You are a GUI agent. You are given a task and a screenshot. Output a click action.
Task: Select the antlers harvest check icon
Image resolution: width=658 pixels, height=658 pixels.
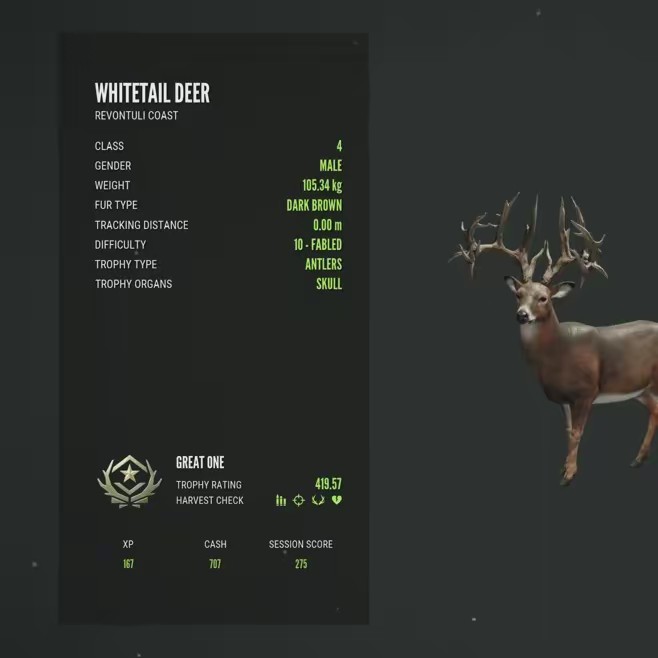point(318,500)
